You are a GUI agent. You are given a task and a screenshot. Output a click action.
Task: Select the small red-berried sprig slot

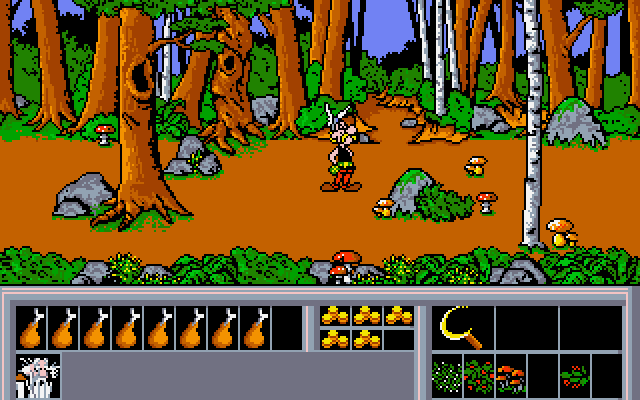click(x=574, y=376)
